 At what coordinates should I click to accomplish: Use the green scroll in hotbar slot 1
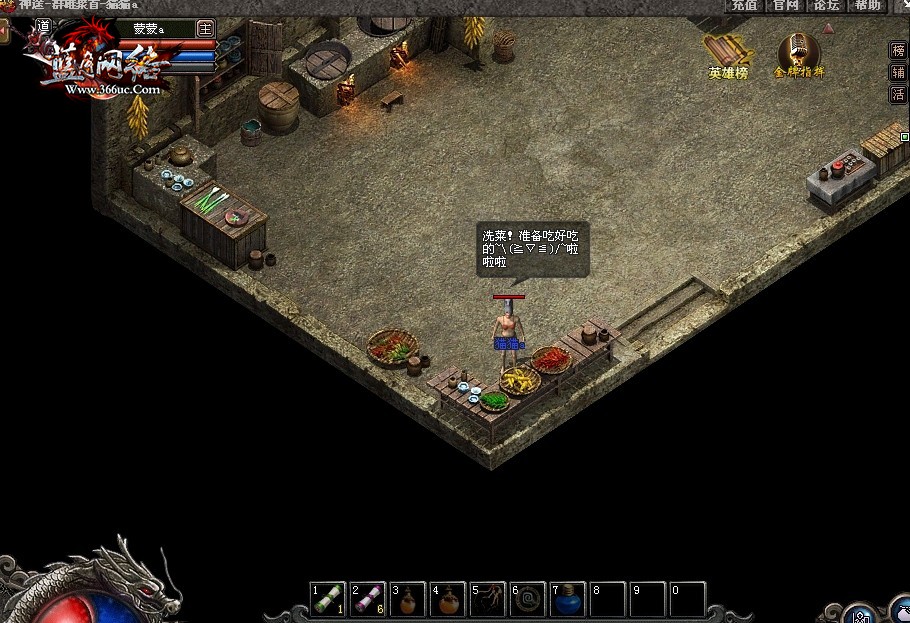click(328, 599)
